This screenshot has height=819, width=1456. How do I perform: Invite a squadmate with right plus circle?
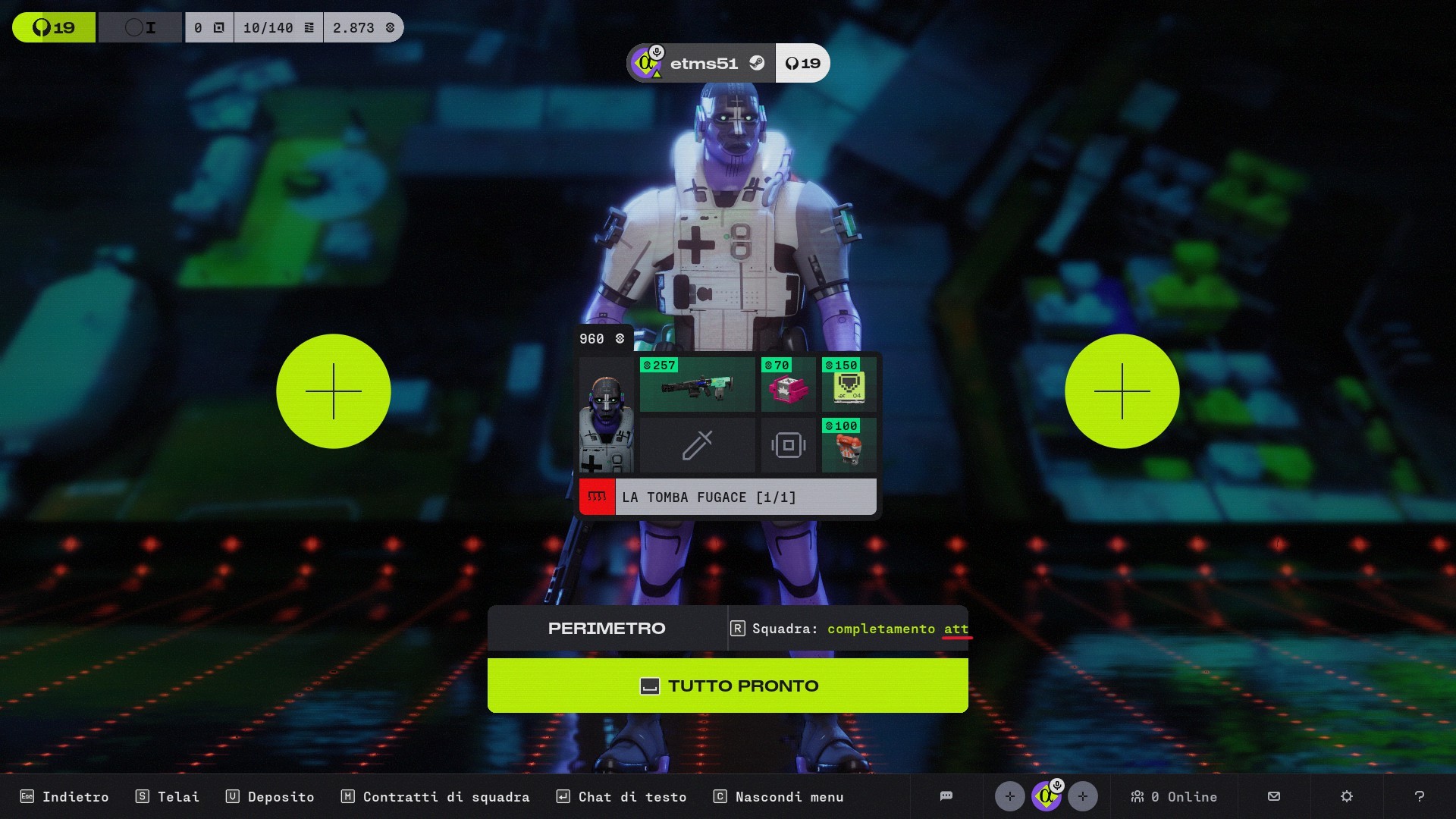(x=1122, y=391)
